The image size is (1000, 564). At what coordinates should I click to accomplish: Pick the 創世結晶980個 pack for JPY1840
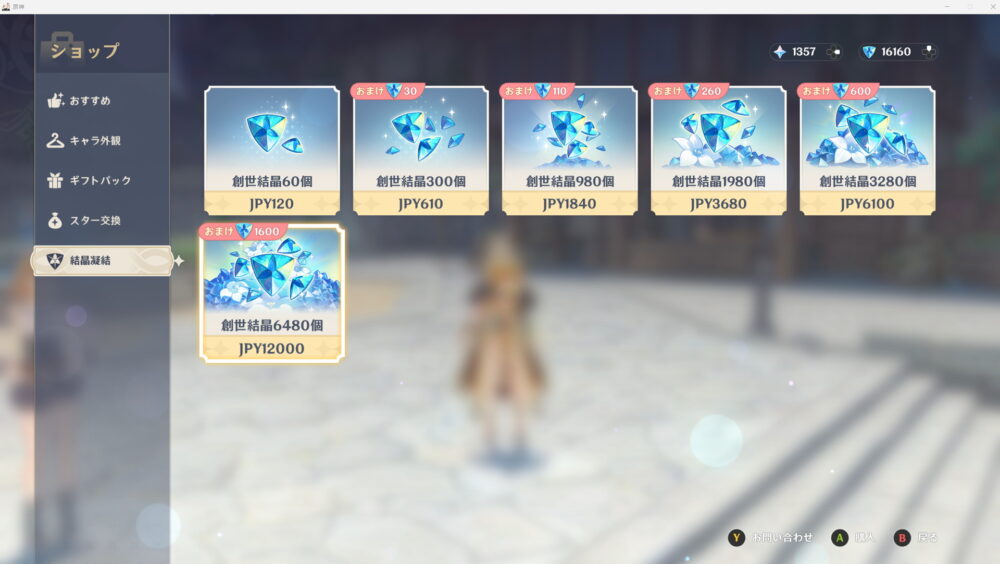point(570,150)
